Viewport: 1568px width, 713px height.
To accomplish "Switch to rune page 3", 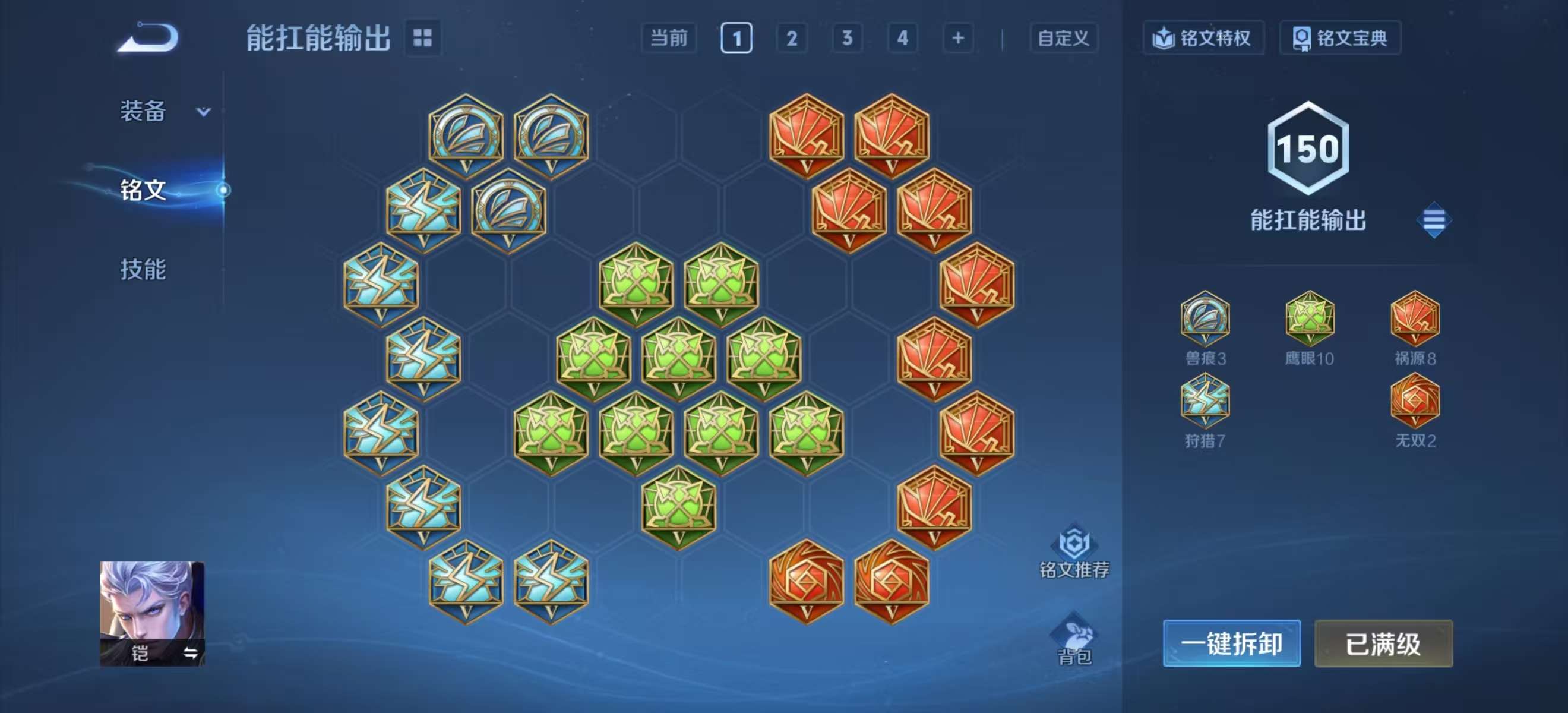I will coord(847,39).
